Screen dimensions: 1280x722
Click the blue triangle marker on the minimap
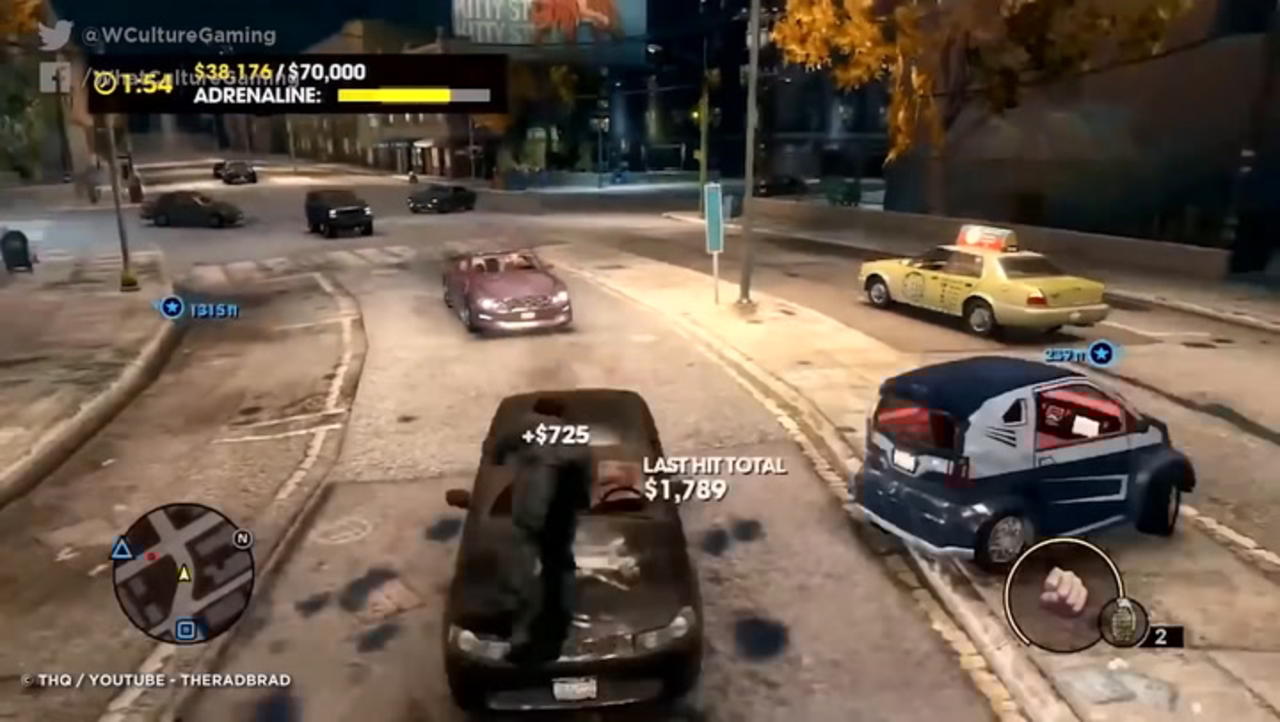pyautogui.click(x=121, y=548)
